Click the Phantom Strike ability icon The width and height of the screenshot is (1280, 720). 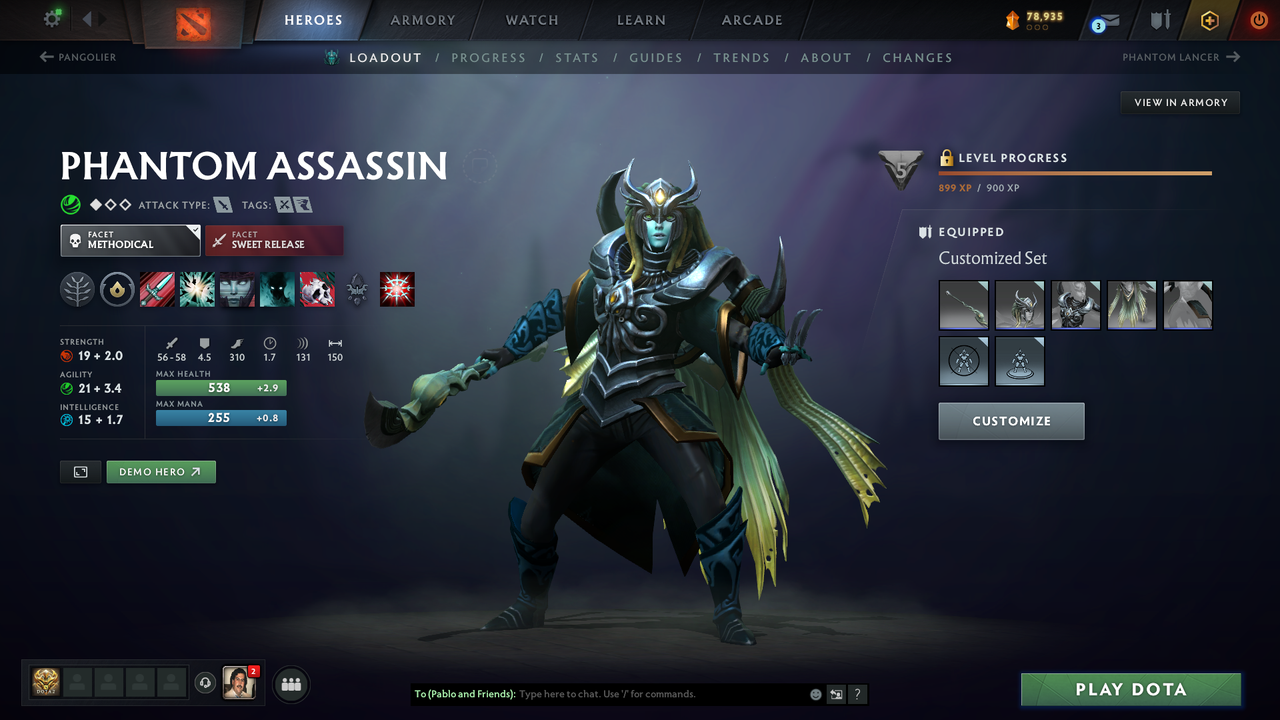click(197, 289)
